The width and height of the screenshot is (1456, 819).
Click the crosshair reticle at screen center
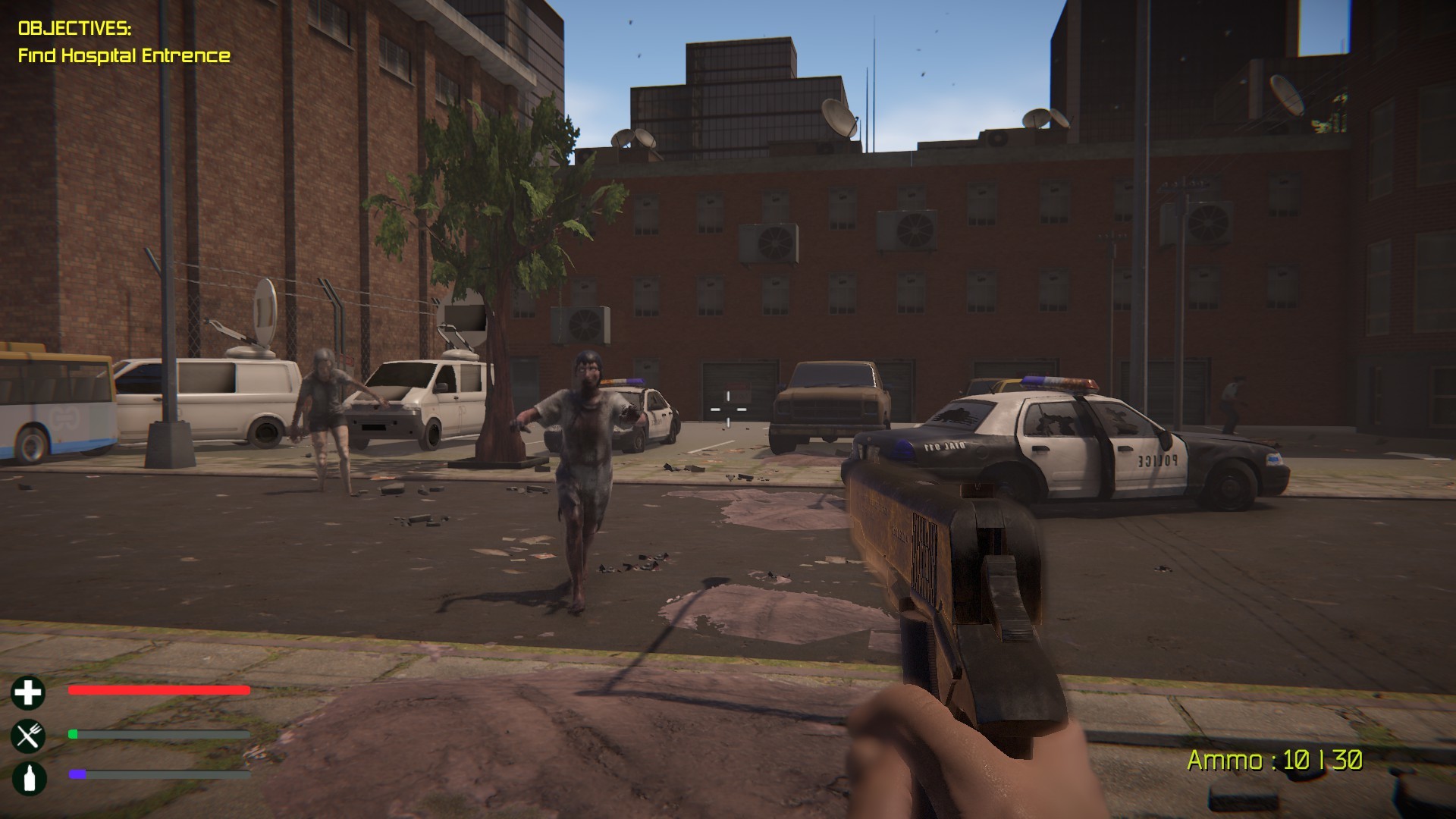click(x=727, y=409)
